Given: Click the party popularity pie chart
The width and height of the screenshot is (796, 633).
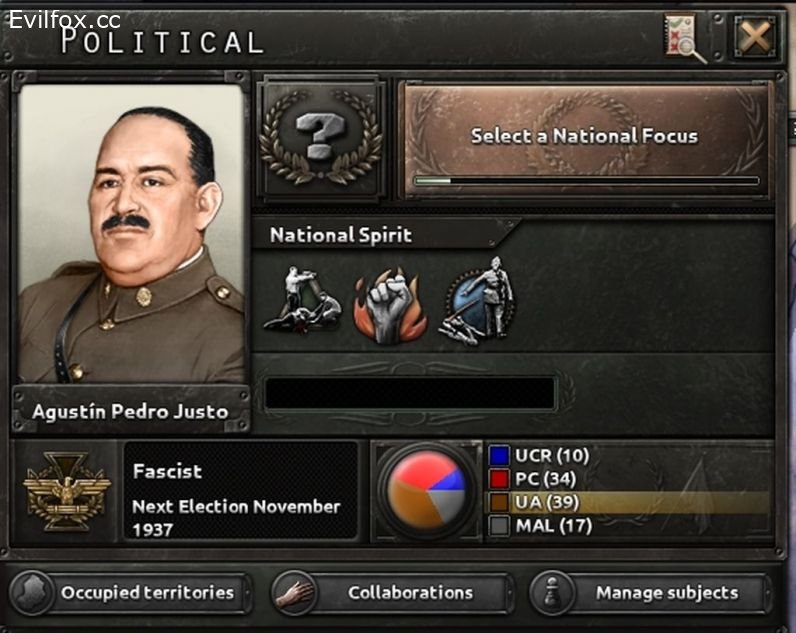Looking at the screenshot, I should pyautogui.click(x=426, y=490).
